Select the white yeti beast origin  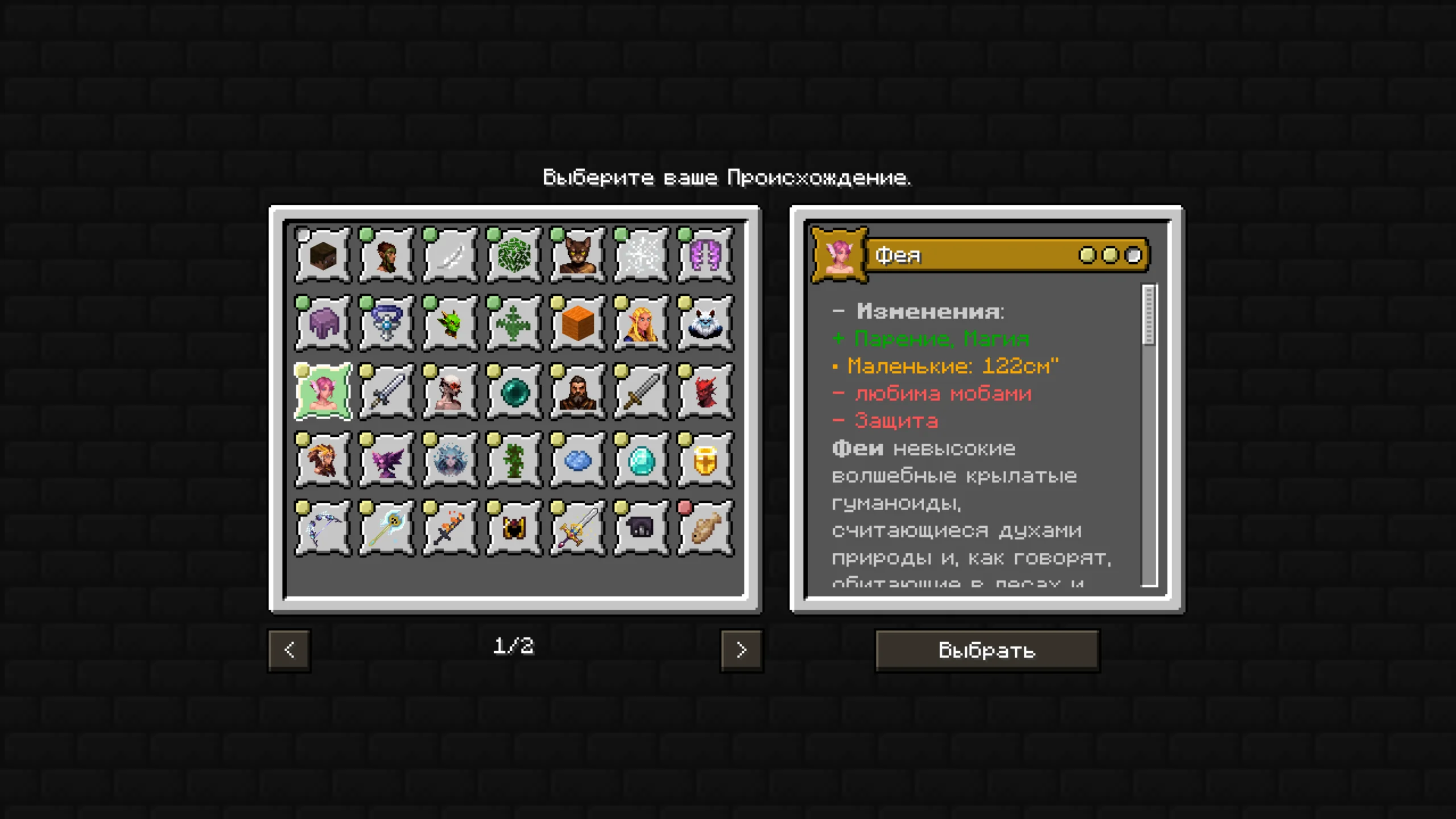(x=705, y=324)
